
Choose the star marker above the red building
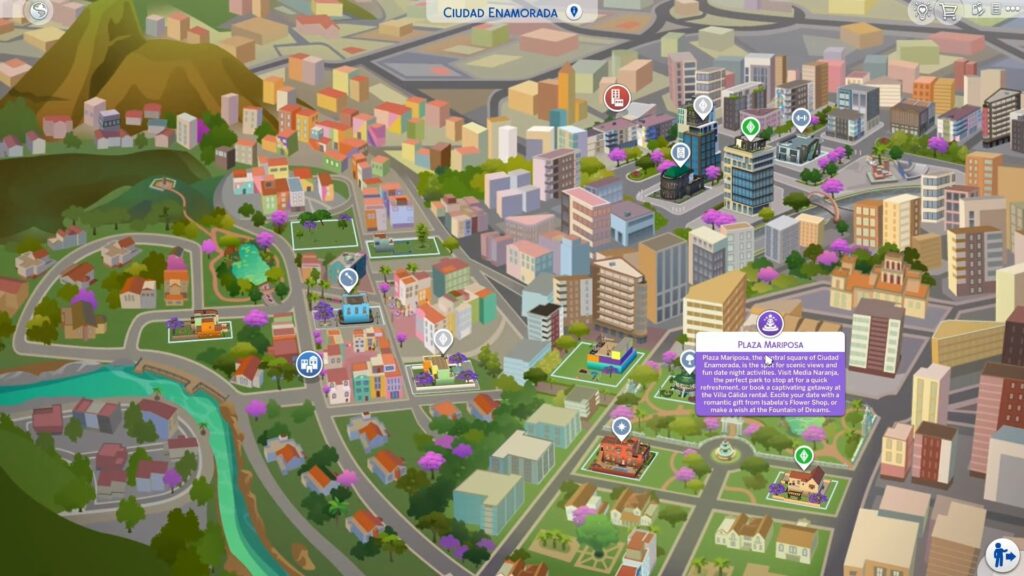click(621, 427)
